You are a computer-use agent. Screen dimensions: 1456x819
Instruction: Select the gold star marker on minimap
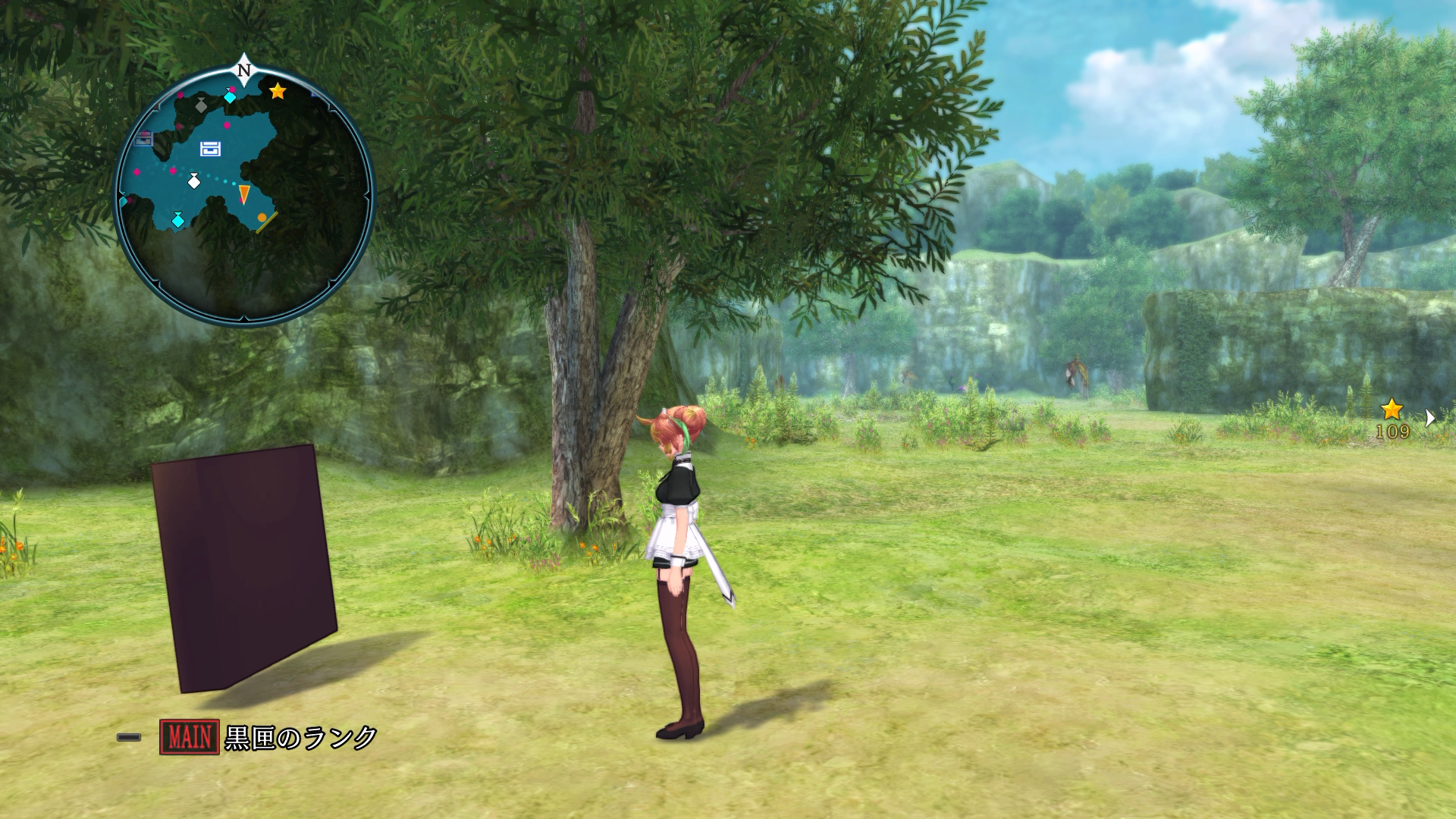[x=278, y=91]
